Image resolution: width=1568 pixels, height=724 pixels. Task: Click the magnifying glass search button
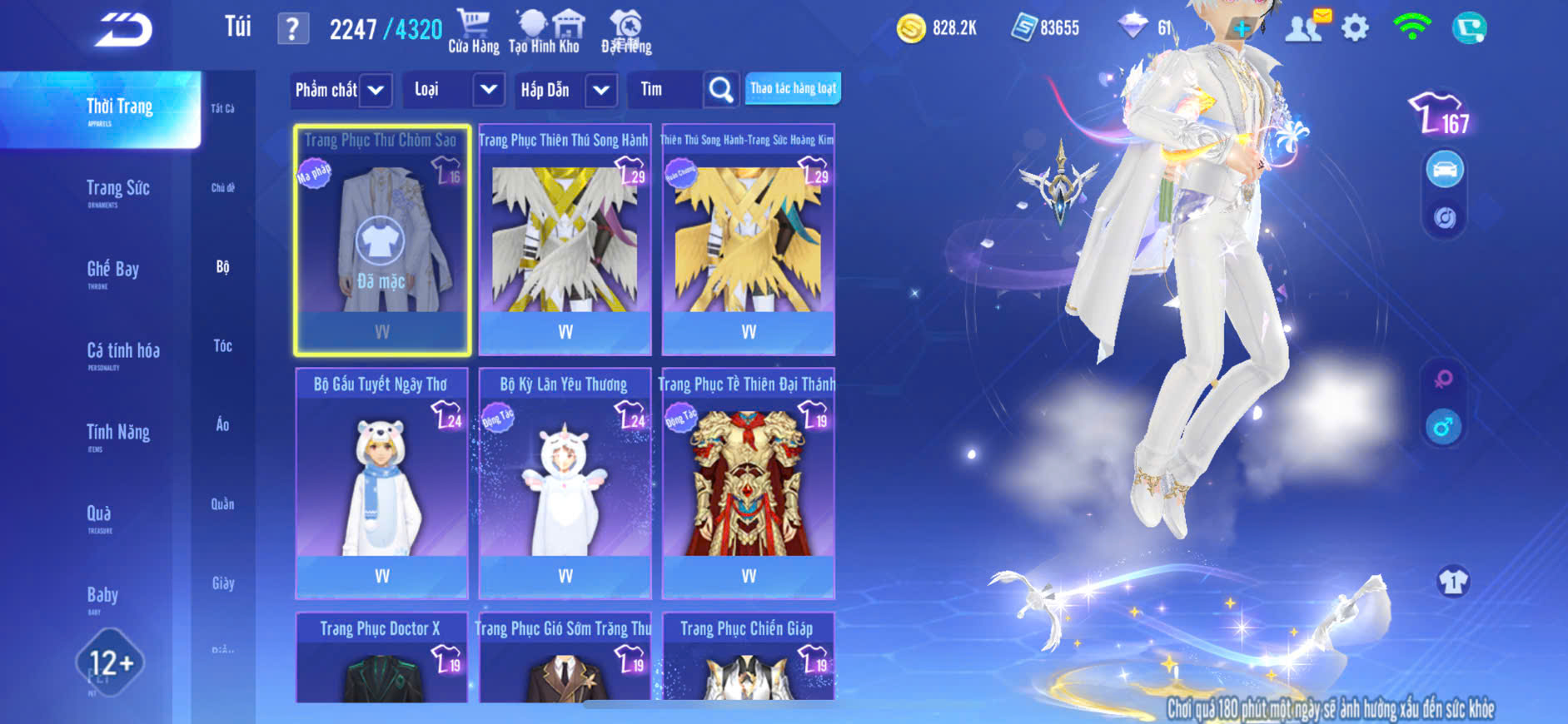point(720,90)
